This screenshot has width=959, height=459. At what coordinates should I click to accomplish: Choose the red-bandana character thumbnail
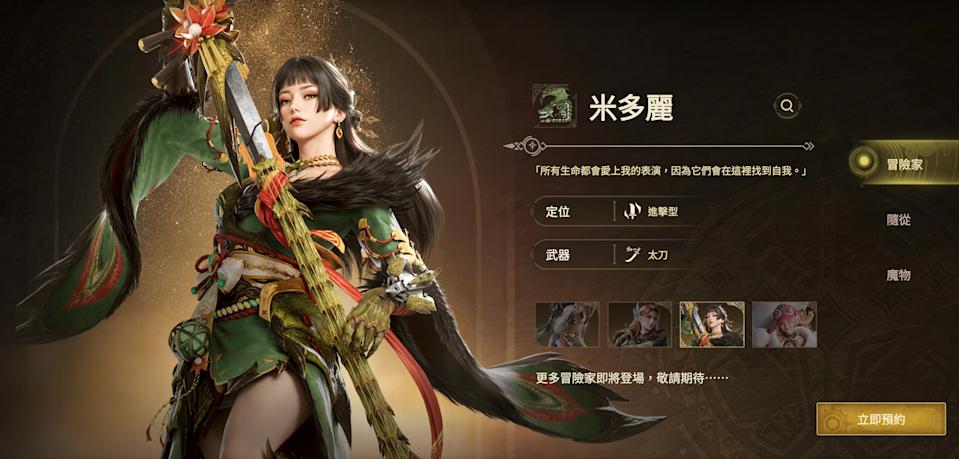point(784,324)
